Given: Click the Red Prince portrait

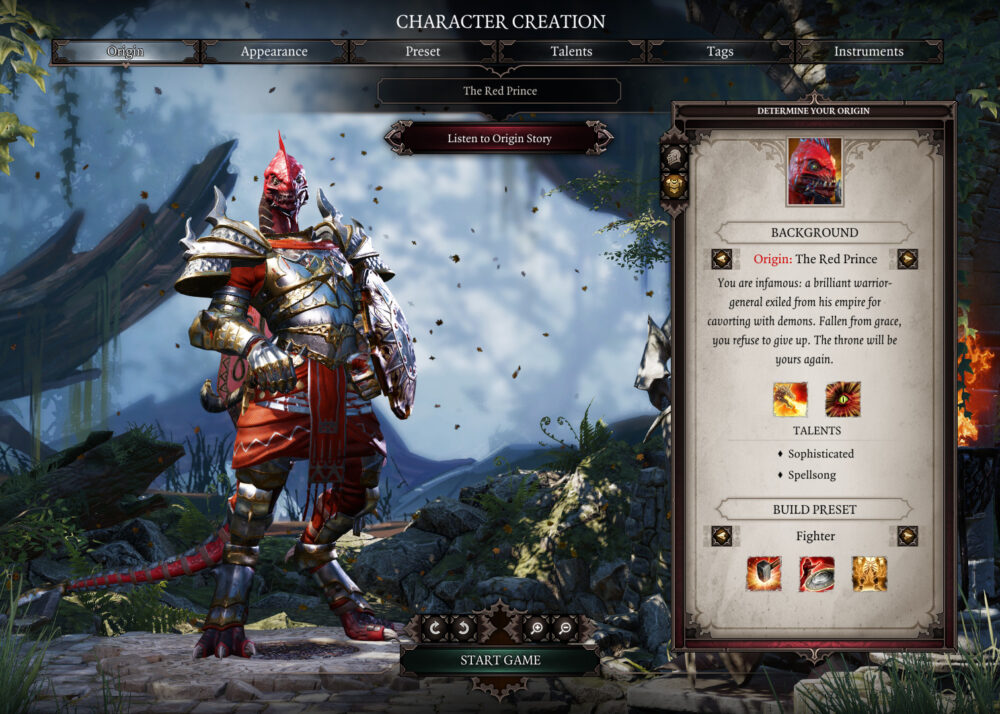Looking at the screenshot, I should pyautogui.click(x=814, y=171).
